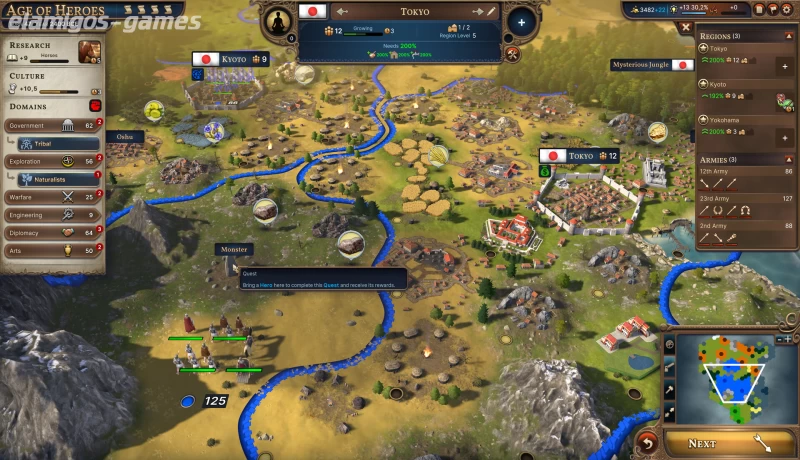This screenshot has height=460, width=800.
Task: Open the Government domain
Action: (52, 125)
